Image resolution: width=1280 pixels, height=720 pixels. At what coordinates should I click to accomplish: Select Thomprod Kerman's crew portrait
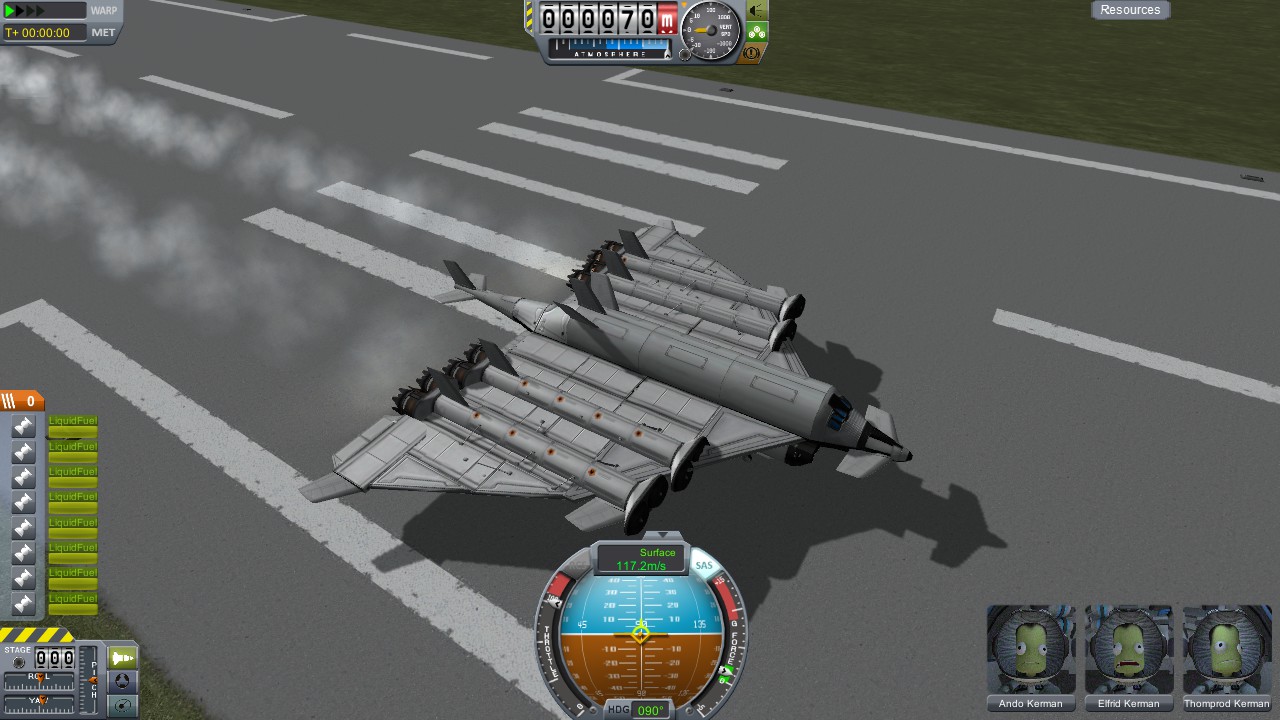[x=1226, y=650]
